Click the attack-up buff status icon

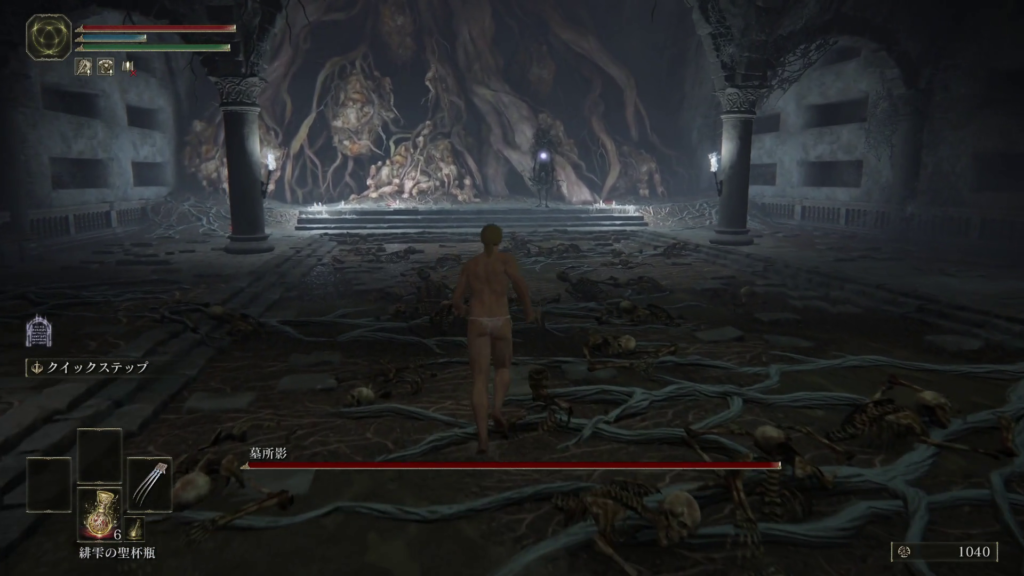coord(84,67)
